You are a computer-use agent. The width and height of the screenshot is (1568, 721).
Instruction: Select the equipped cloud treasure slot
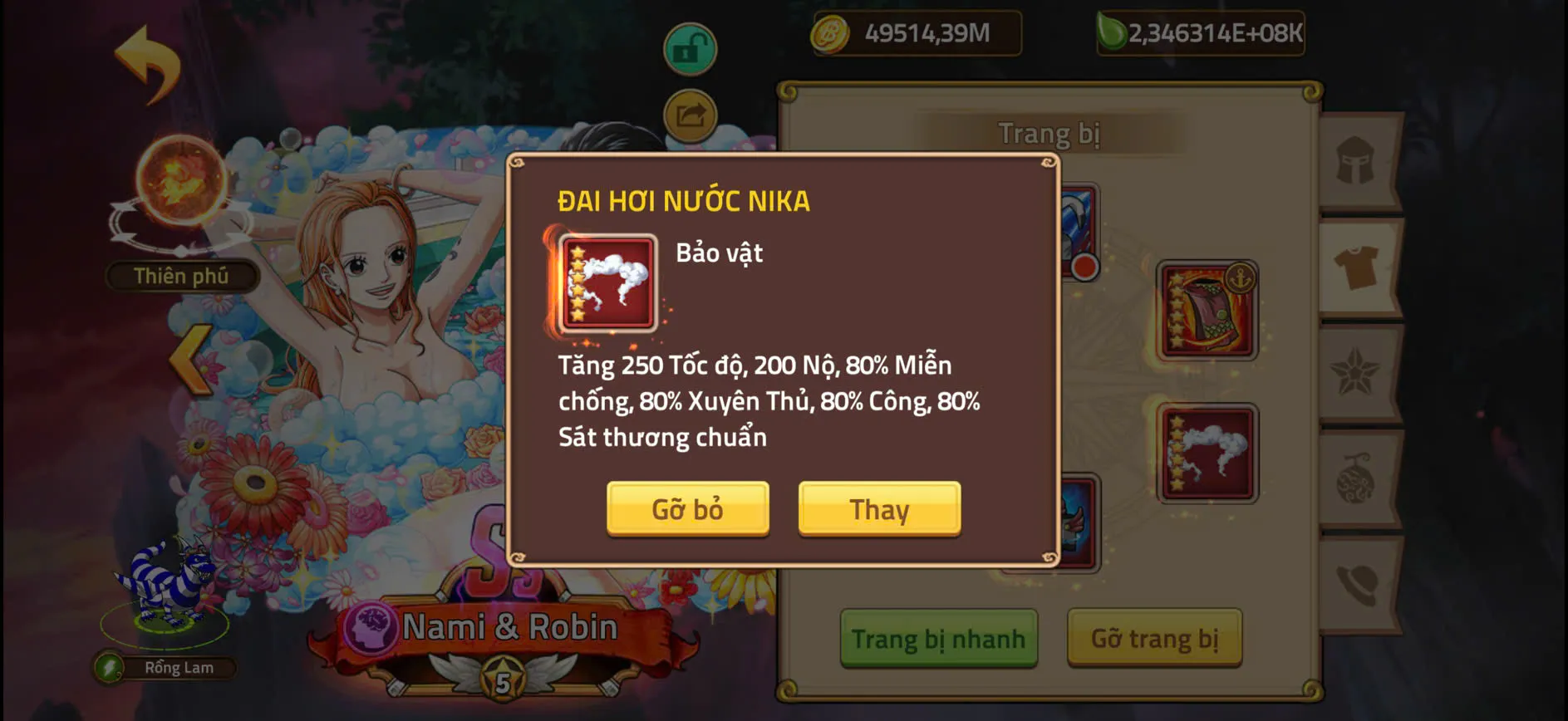[1207, 454]
